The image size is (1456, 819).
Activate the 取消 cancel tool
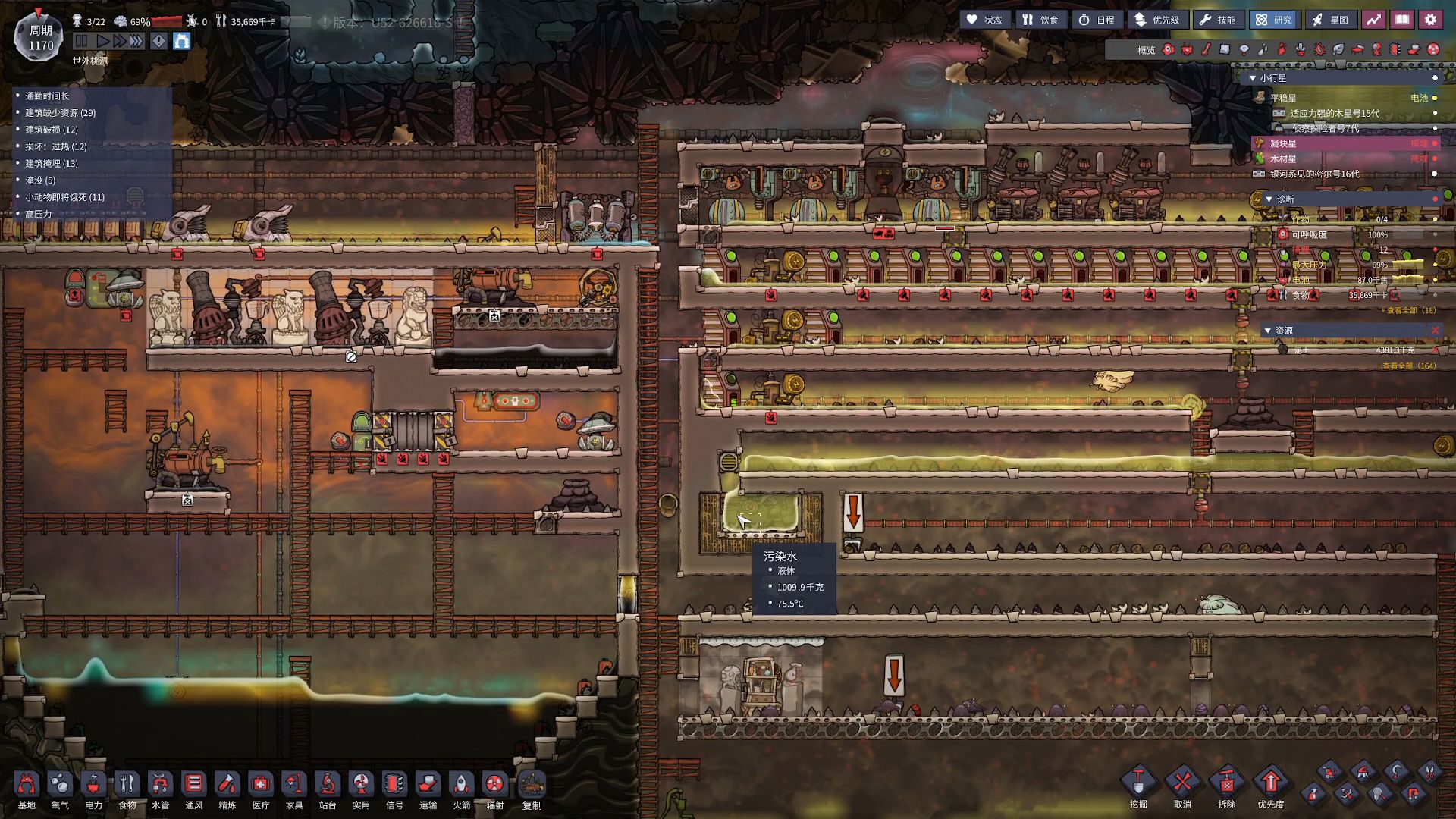[x=1182, y=785]
